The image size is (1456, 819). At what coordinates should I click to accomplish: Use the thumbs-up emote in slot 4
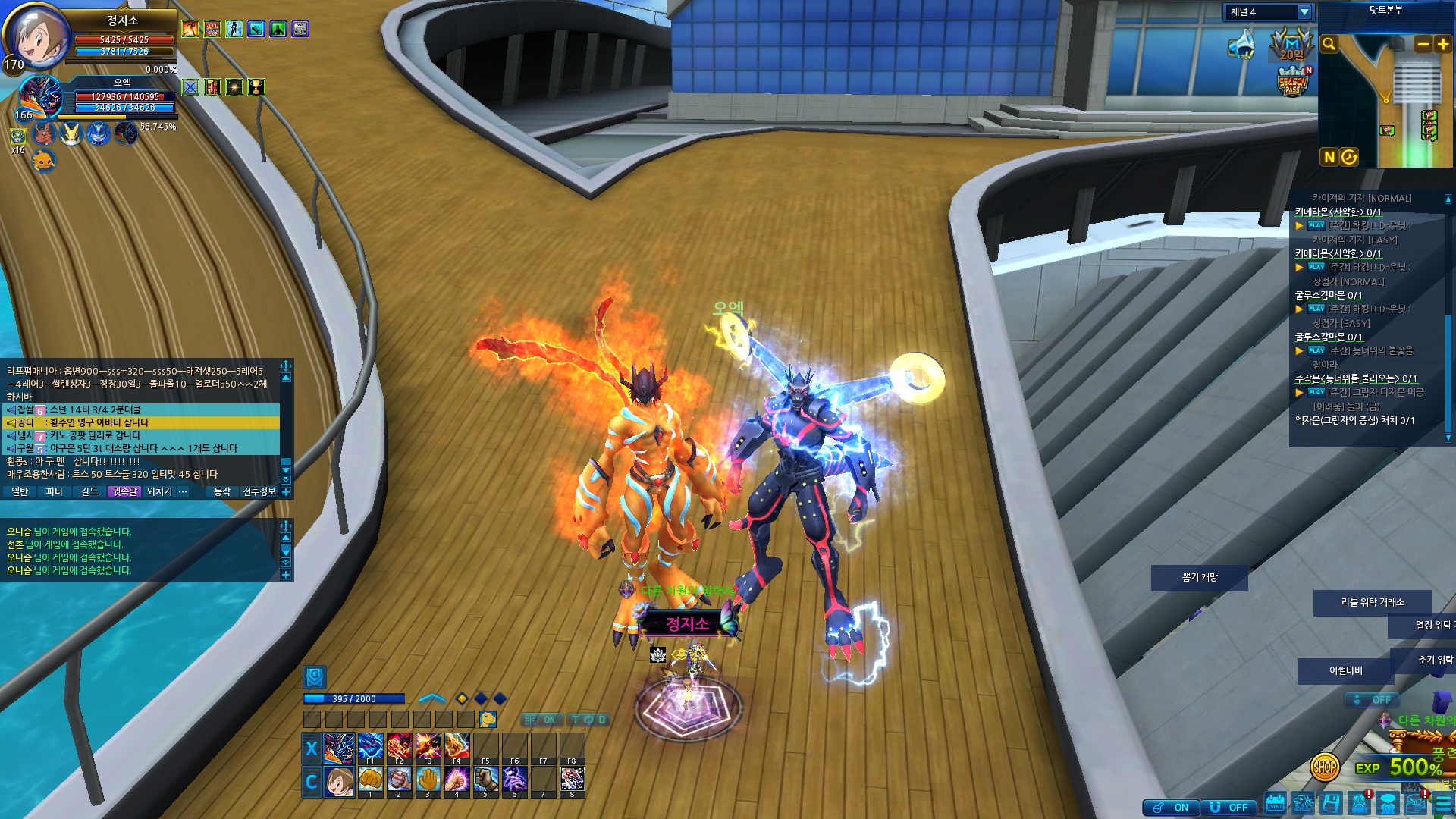pos(457,779)
